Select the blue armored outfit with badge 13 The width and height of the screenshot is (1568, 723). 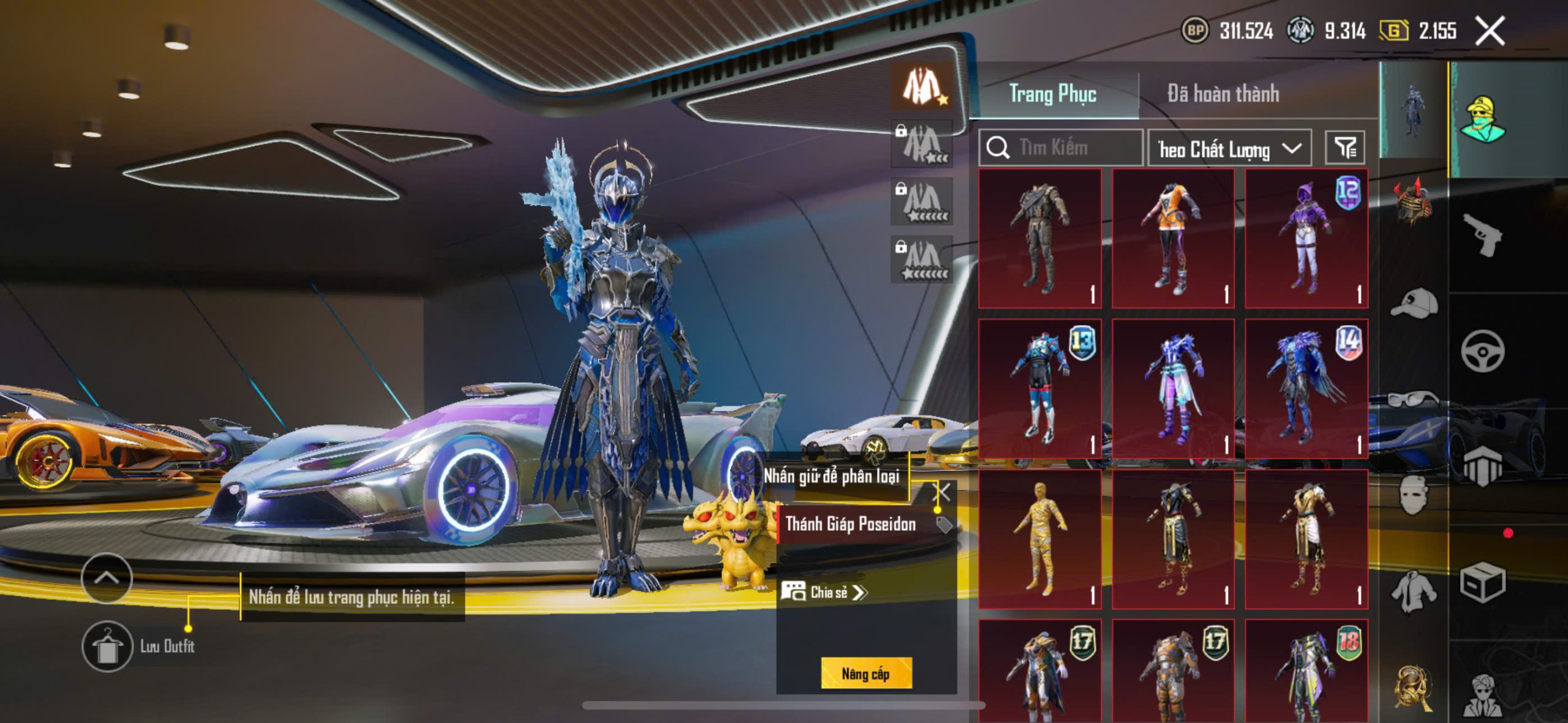pos(1040,388)
